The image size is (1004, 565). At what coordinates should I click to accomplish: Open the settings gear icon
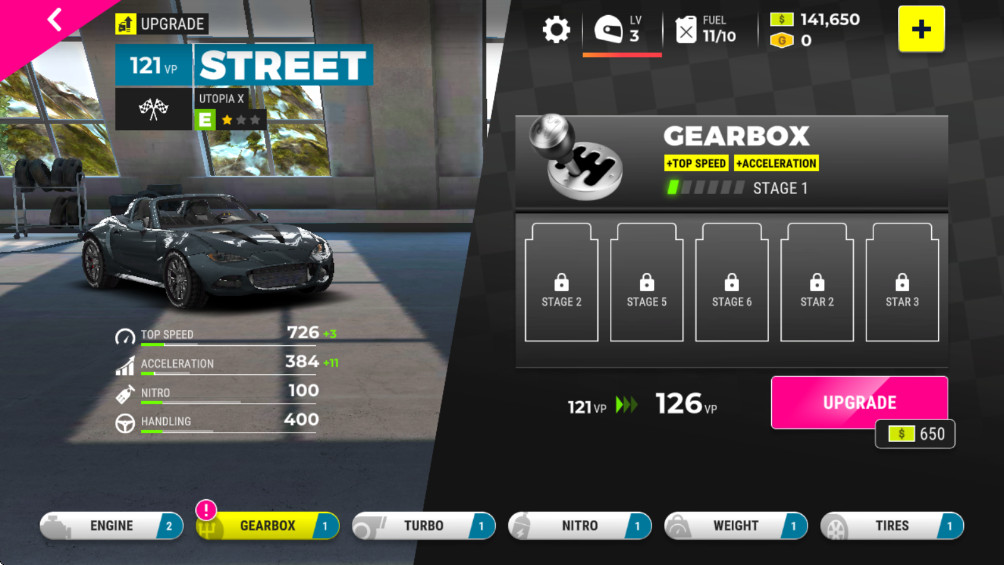tap(556, 29)
